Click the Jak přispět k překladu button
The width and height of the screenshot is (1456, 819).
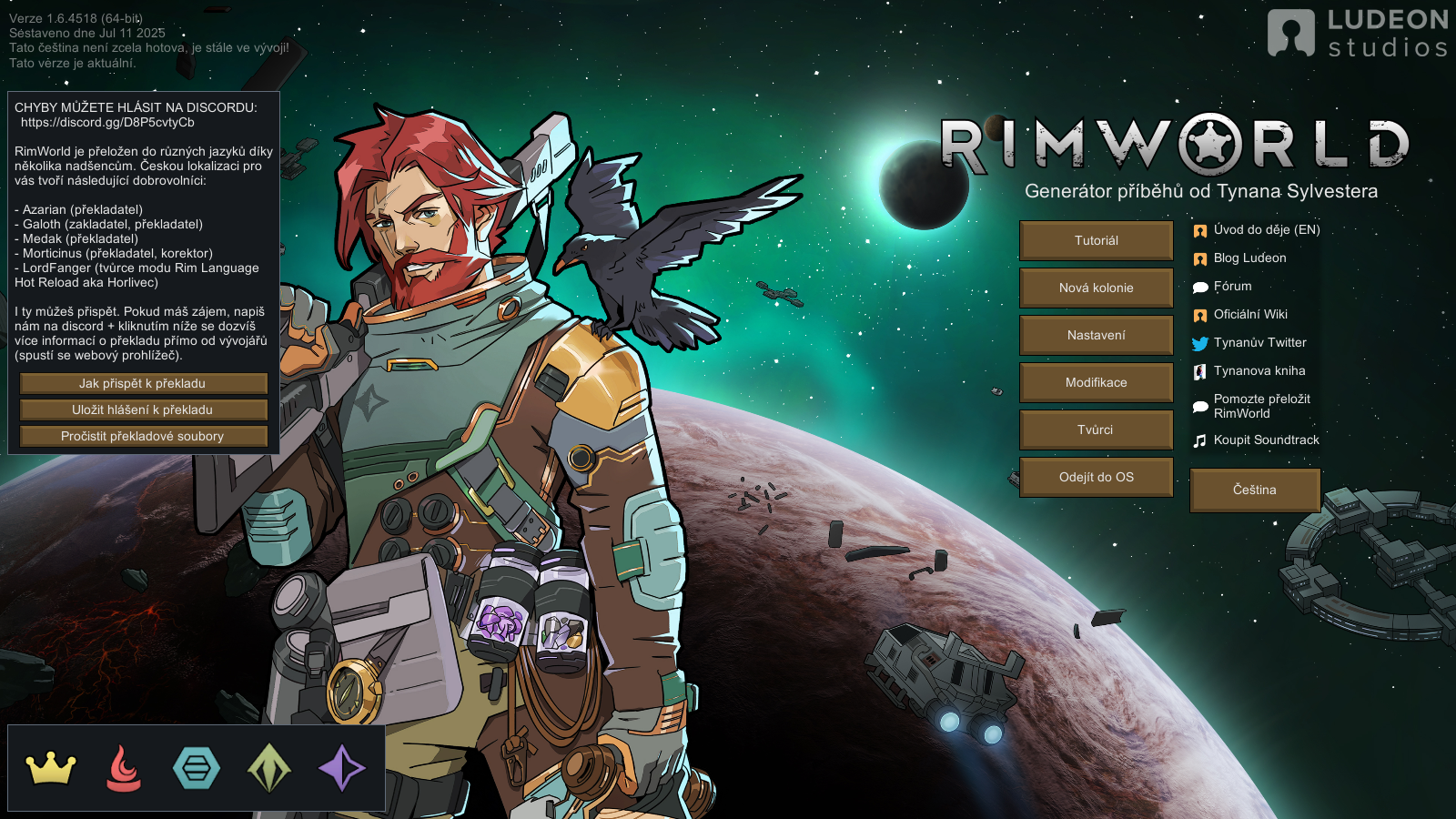(143, 384)
